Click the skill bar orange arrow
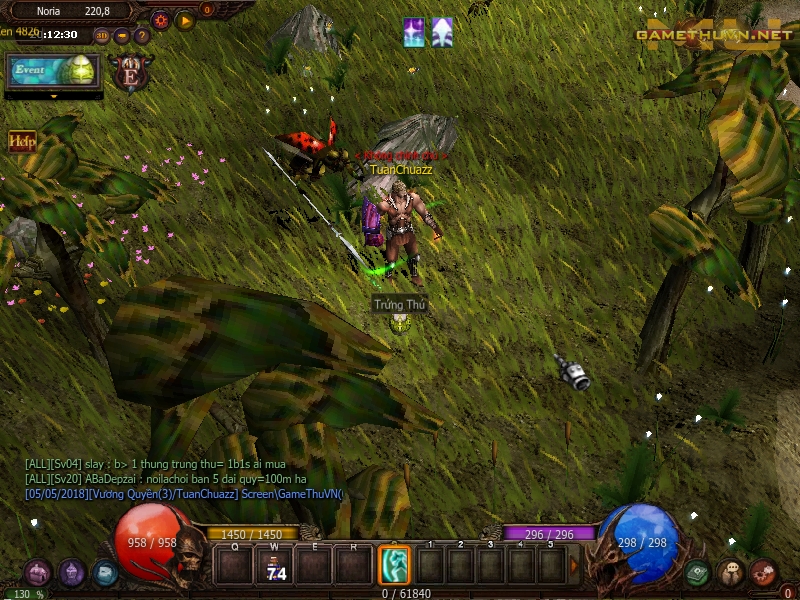The image size is (800, 600). pyautogui.click(x=574, y=566)
